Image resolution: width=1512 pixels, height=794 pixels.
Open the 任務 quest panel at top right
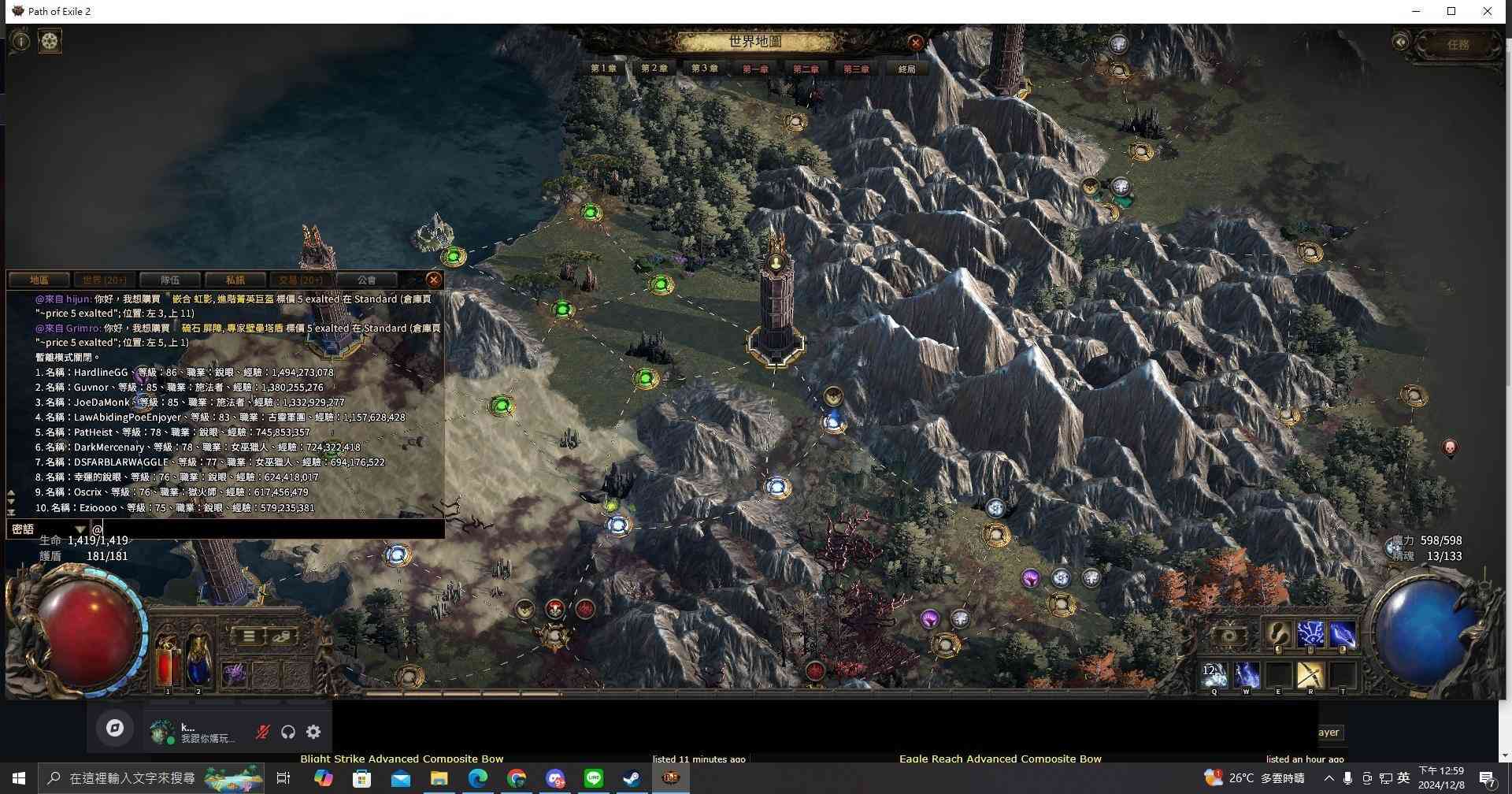coord(1459,44)
